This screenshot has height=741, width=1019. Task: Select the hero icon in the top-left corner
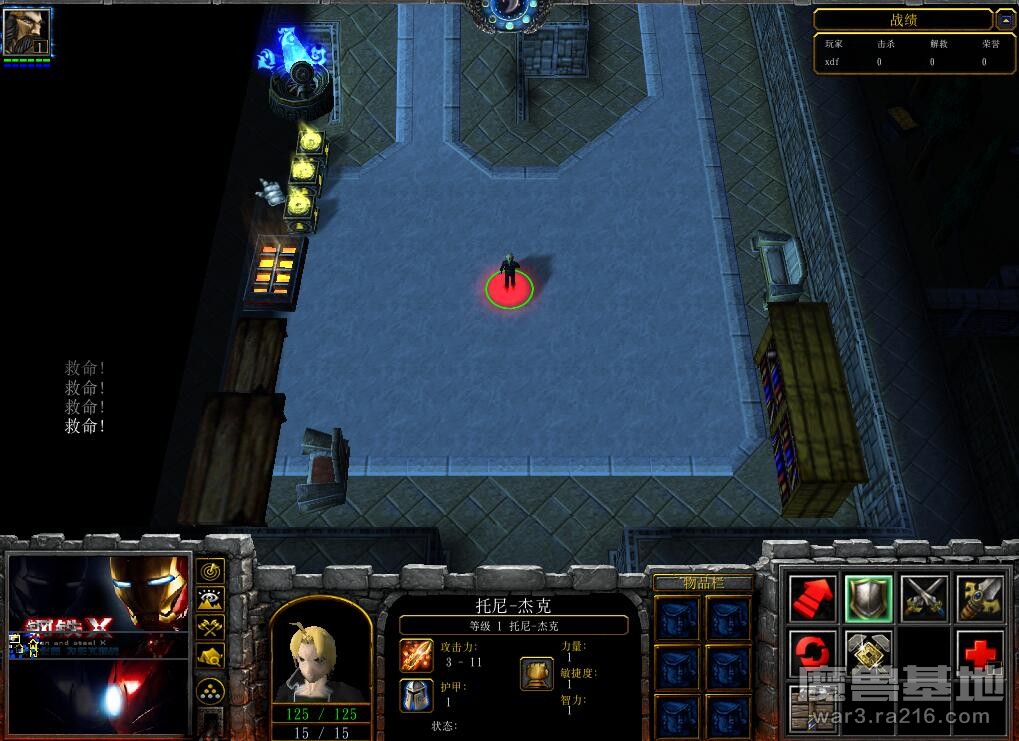(x=26, y=32)
